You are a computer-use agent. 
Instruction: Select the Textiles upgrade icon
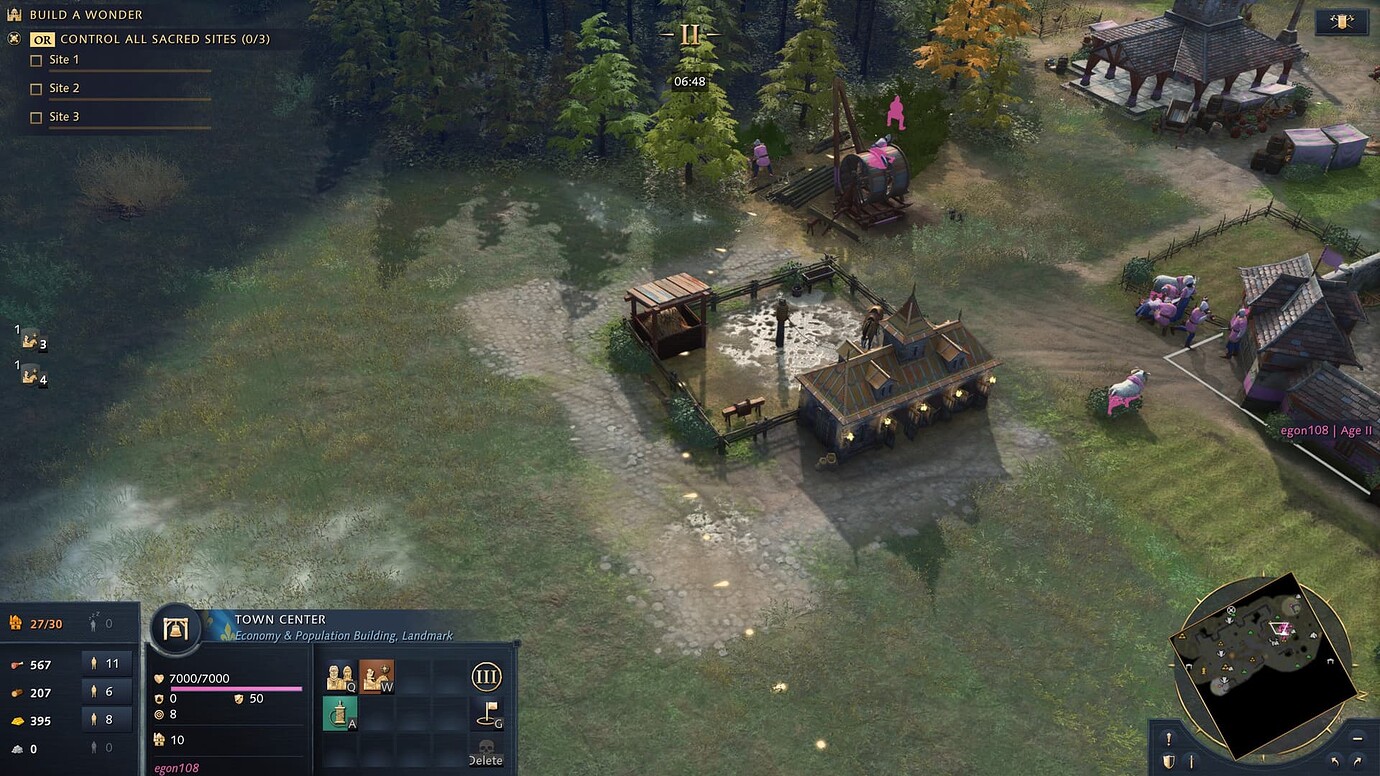coord(340,713)
